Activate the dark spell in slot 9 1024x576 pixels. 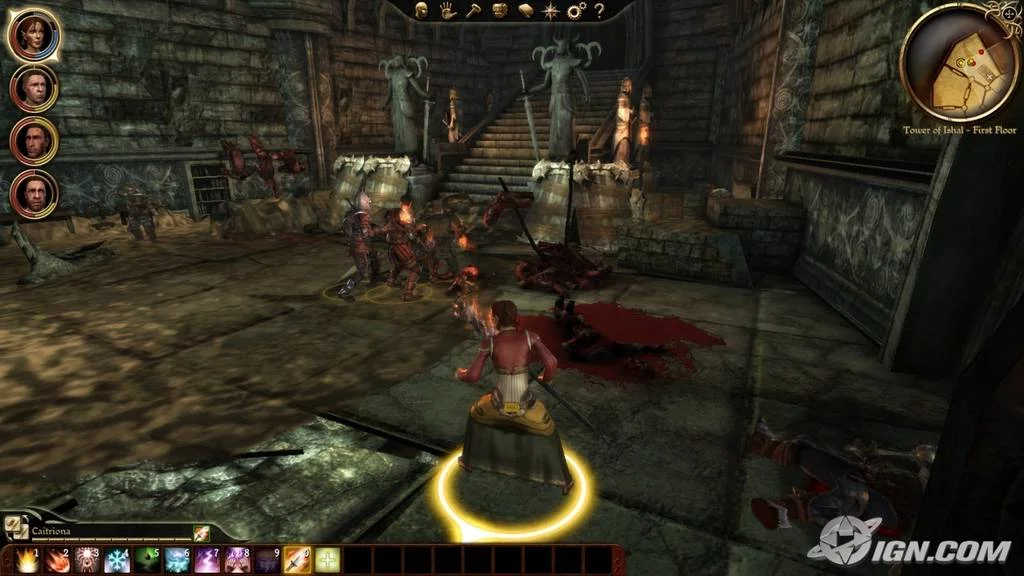(x=267, y=560)
